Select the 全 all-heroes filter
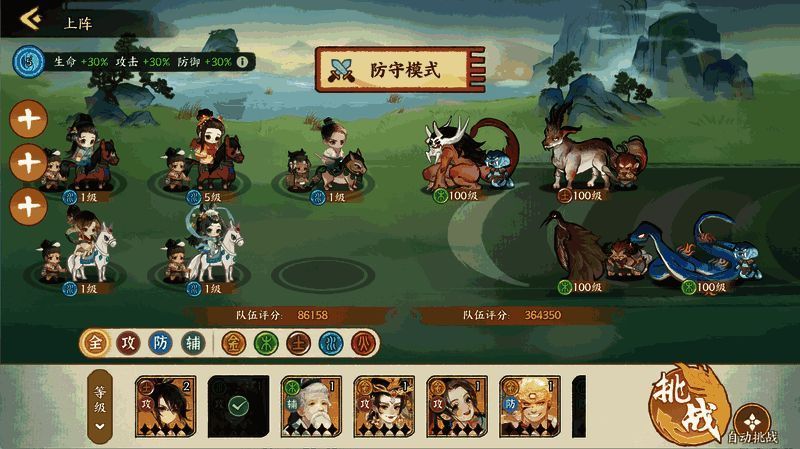This screenshot has width=800, height=449. [x=96, y=343]
